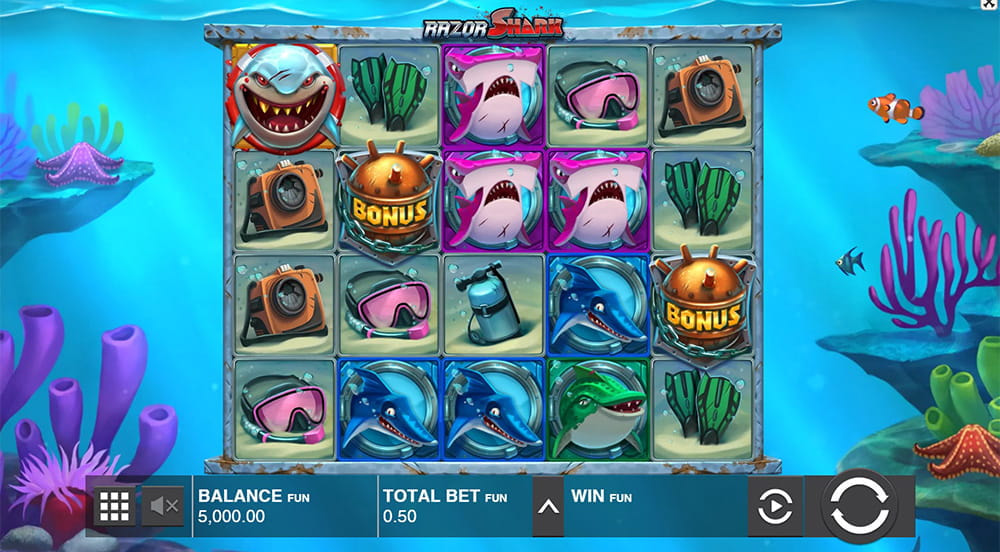Open the autoplay options button
This screenshot has height=552, width=1000.
click(x=774, y=507)
